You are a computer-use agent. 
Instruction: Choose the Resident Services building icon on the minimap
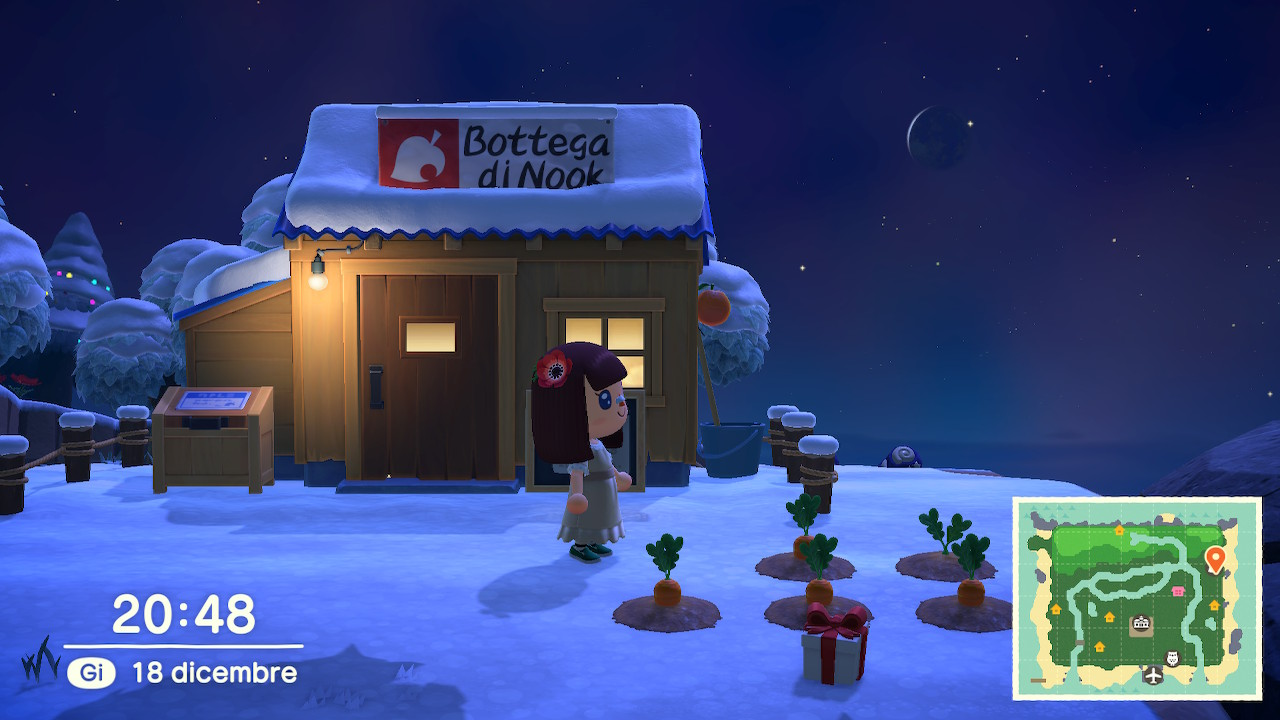tap(1140, 625)
